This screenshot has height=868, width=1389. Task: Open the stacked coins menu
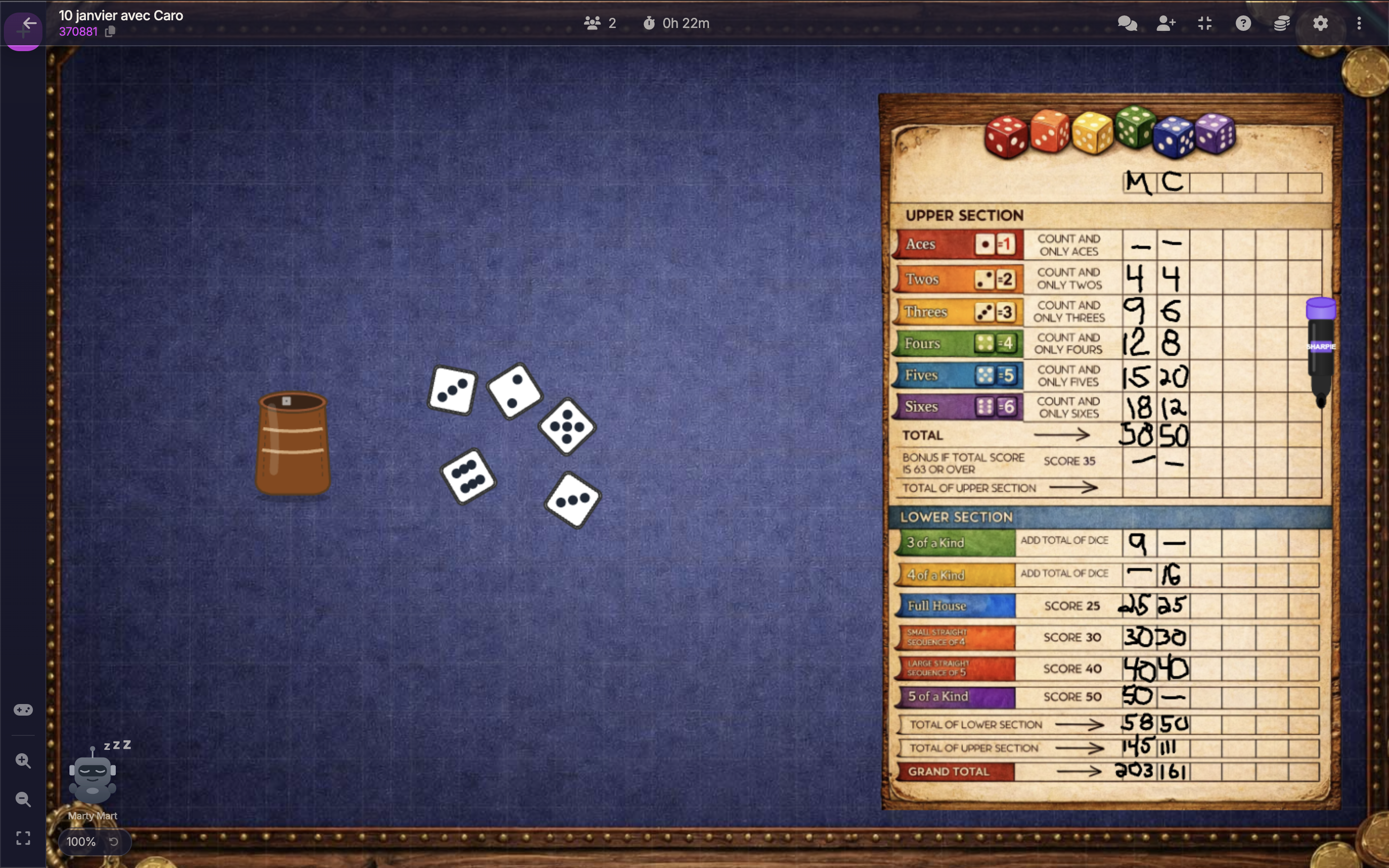pos(1281,24)
